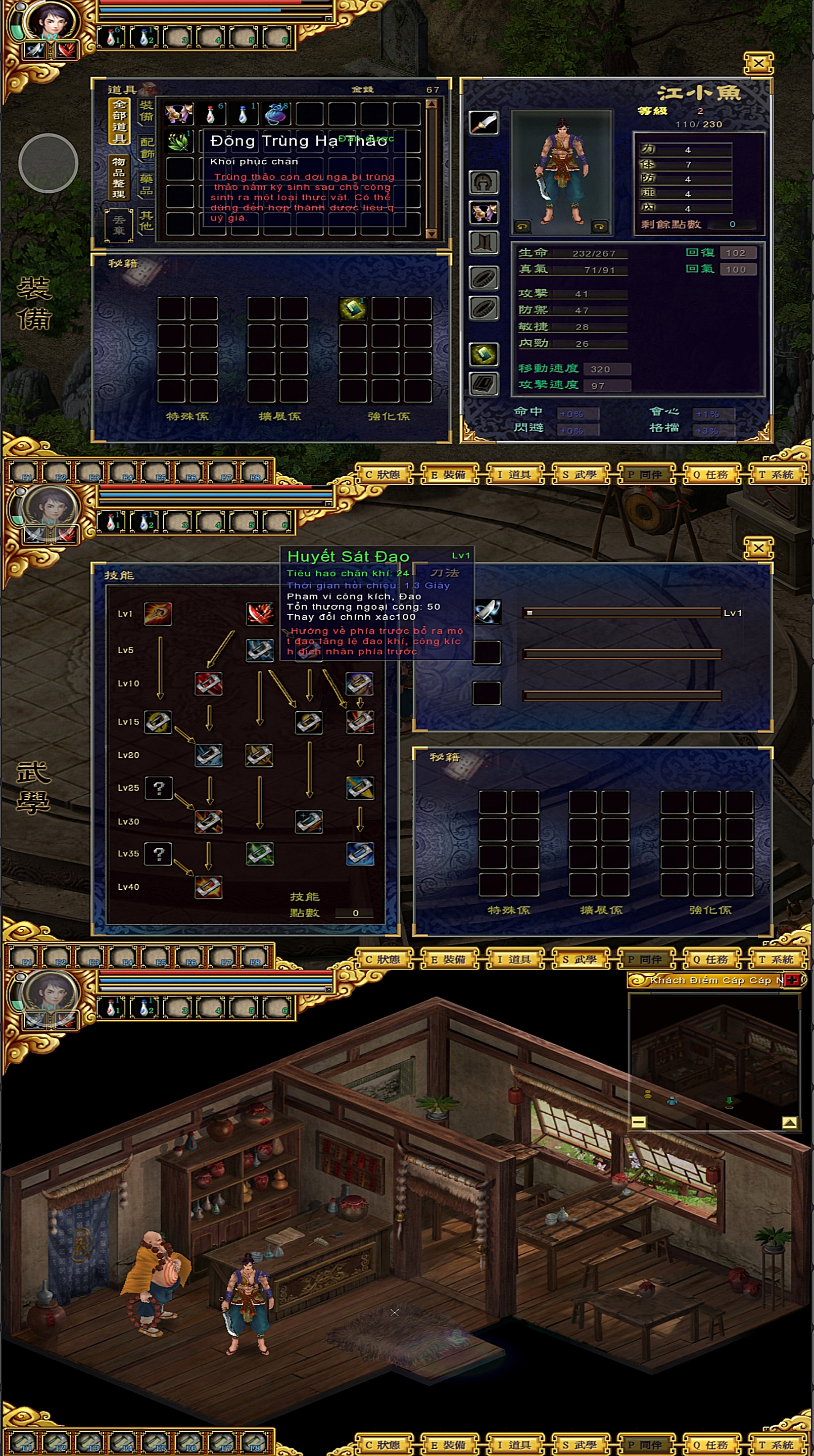Close the 江小魚 character equipment window
The height and width of the screenshot is (1456, 814).
coord(758,63)
